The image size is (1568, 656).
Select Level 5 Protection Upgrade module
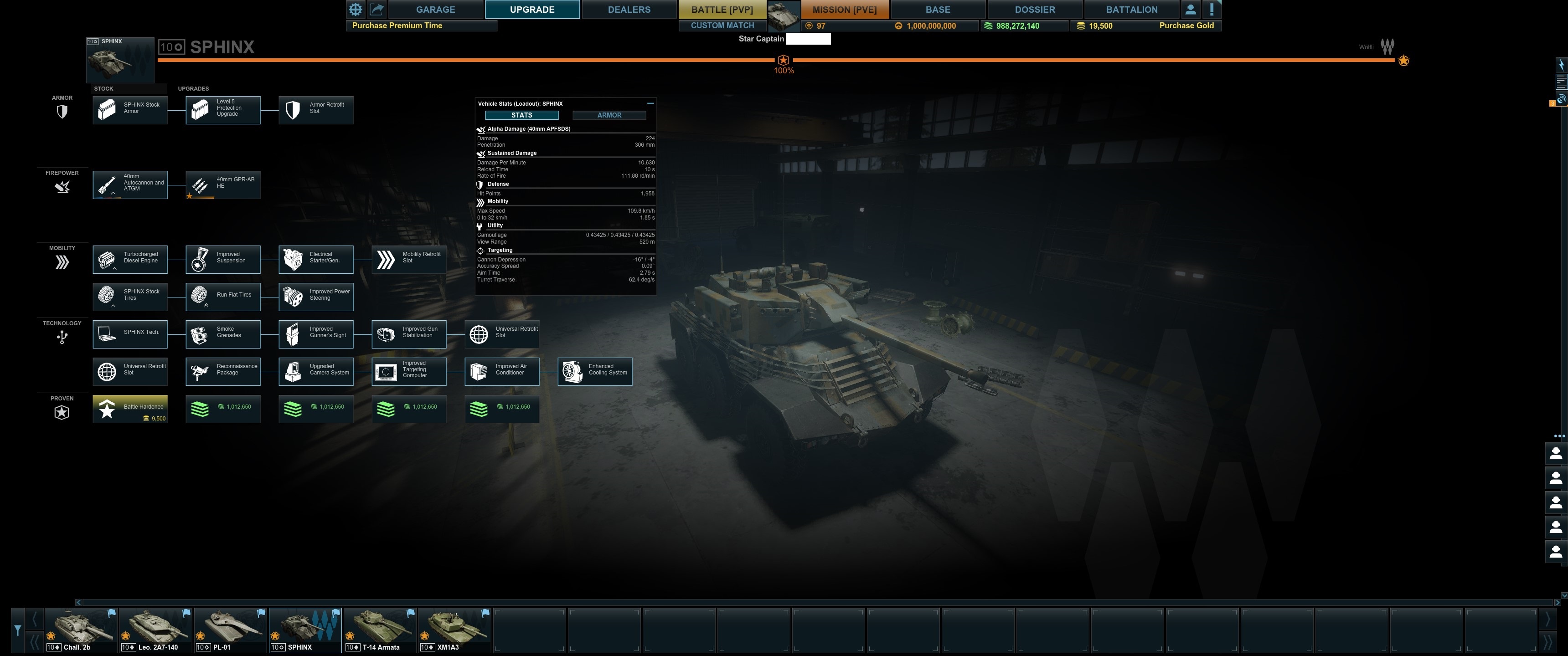click(x=223, y=110)
